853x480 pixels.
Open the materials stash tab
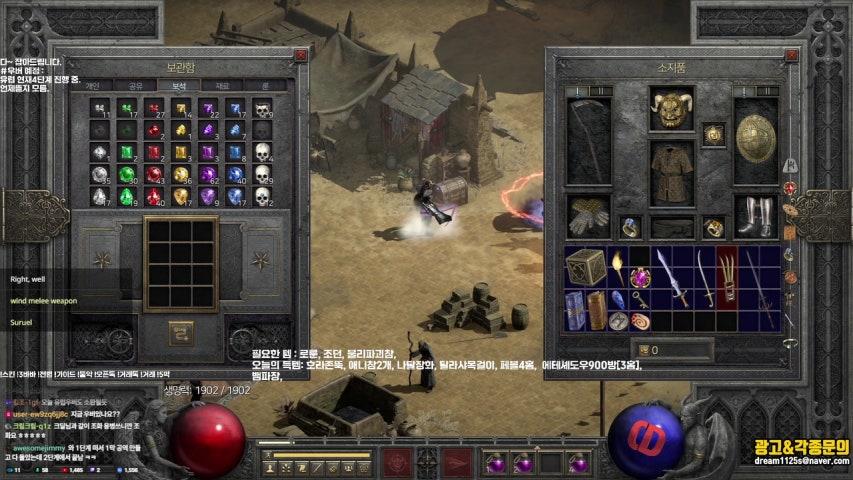pyautogui.click(x=222, y=86)
